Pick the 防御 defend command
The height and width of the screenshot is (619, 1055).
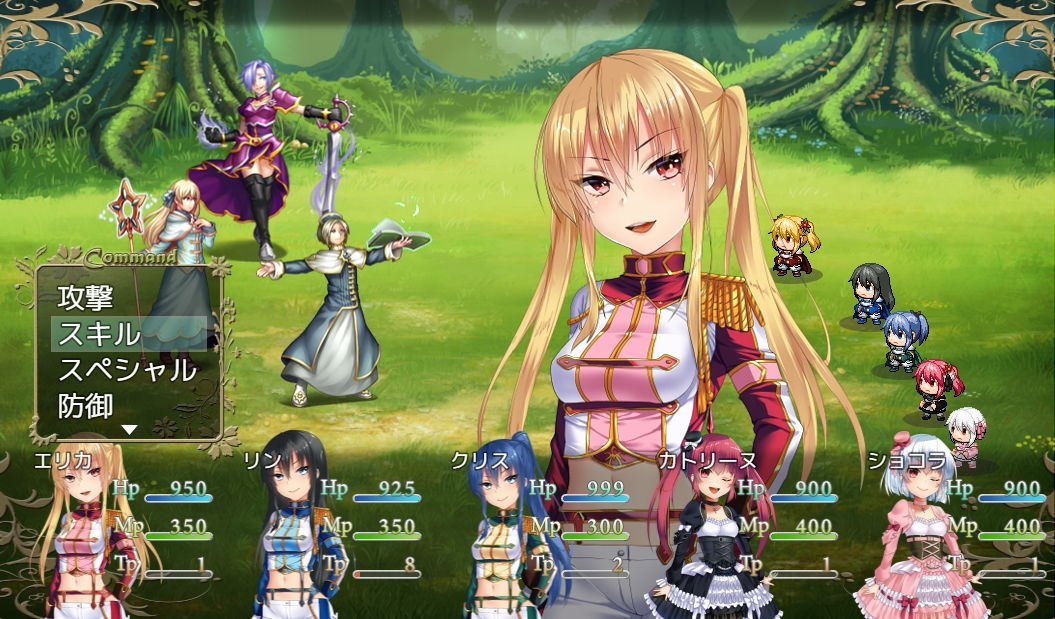pyautogui.click(x=87, y=406)
